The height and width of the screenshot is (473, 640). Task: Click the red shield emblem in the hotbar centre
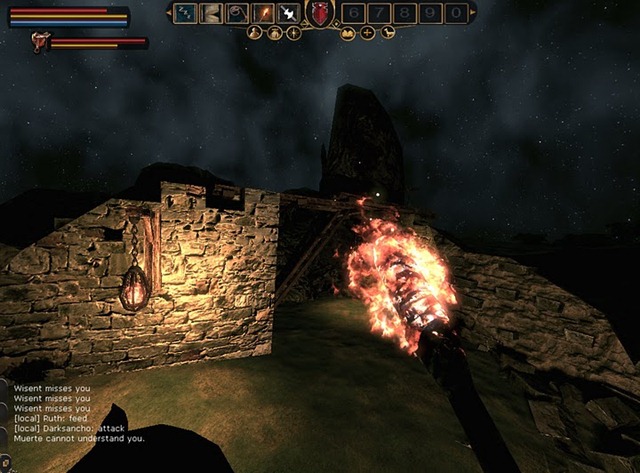tap(320, 13)
